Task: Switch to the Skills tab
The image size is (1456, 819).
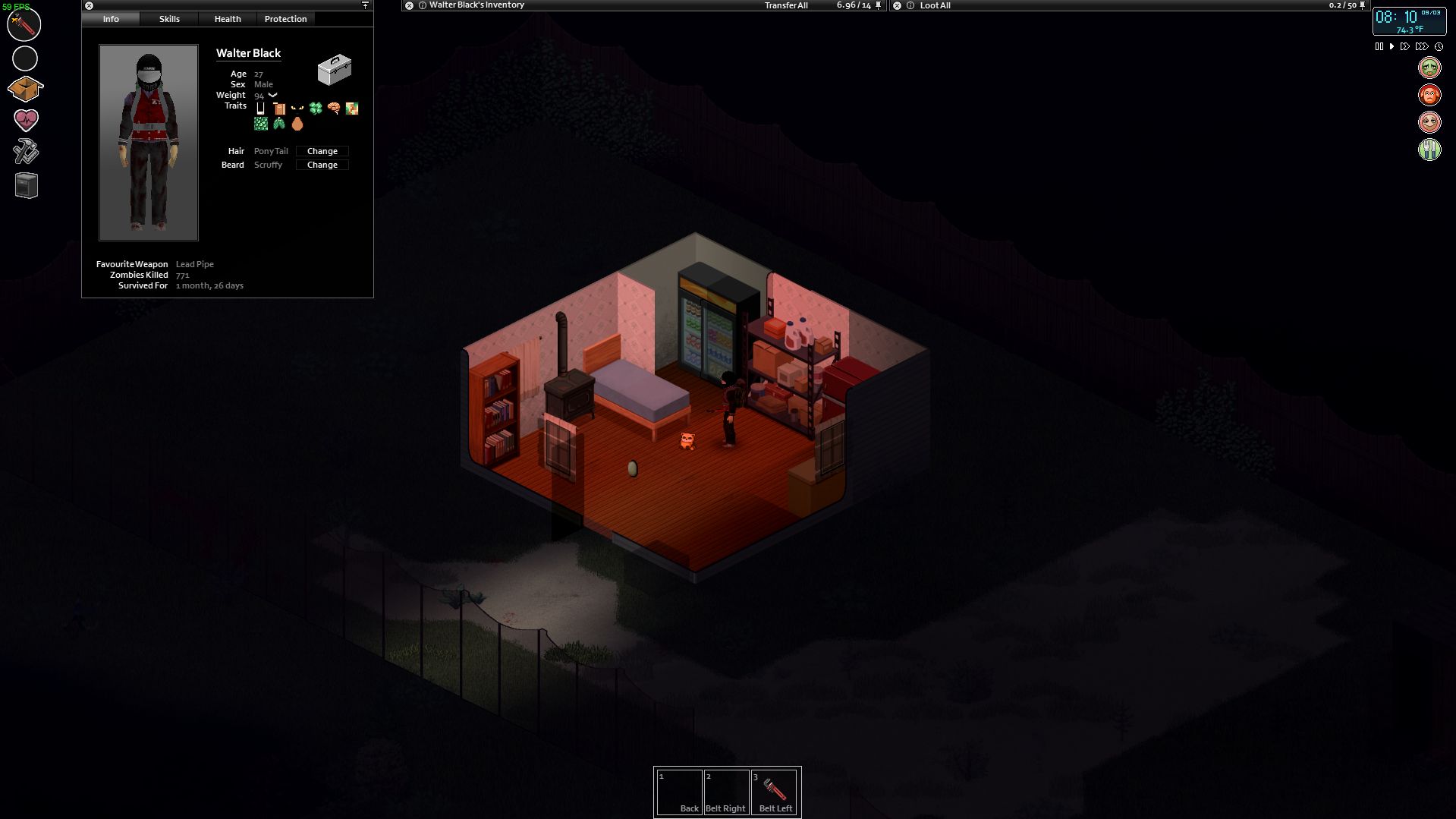Action: pyautogui.click(x=168, y=18)
